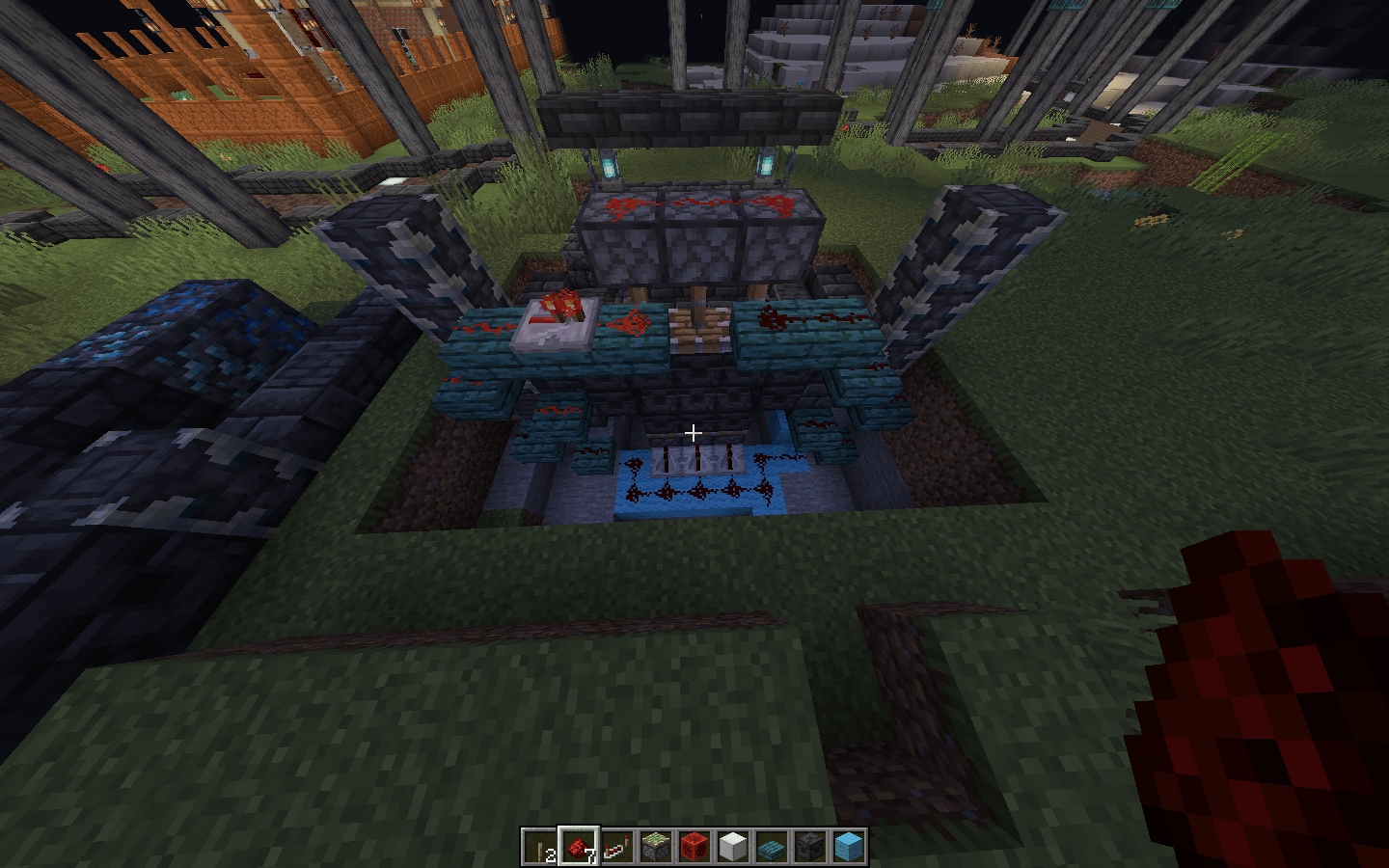Select the dark piston block in slot eight
This screenshot has width=1389, height=868.
tap(810, 849)
